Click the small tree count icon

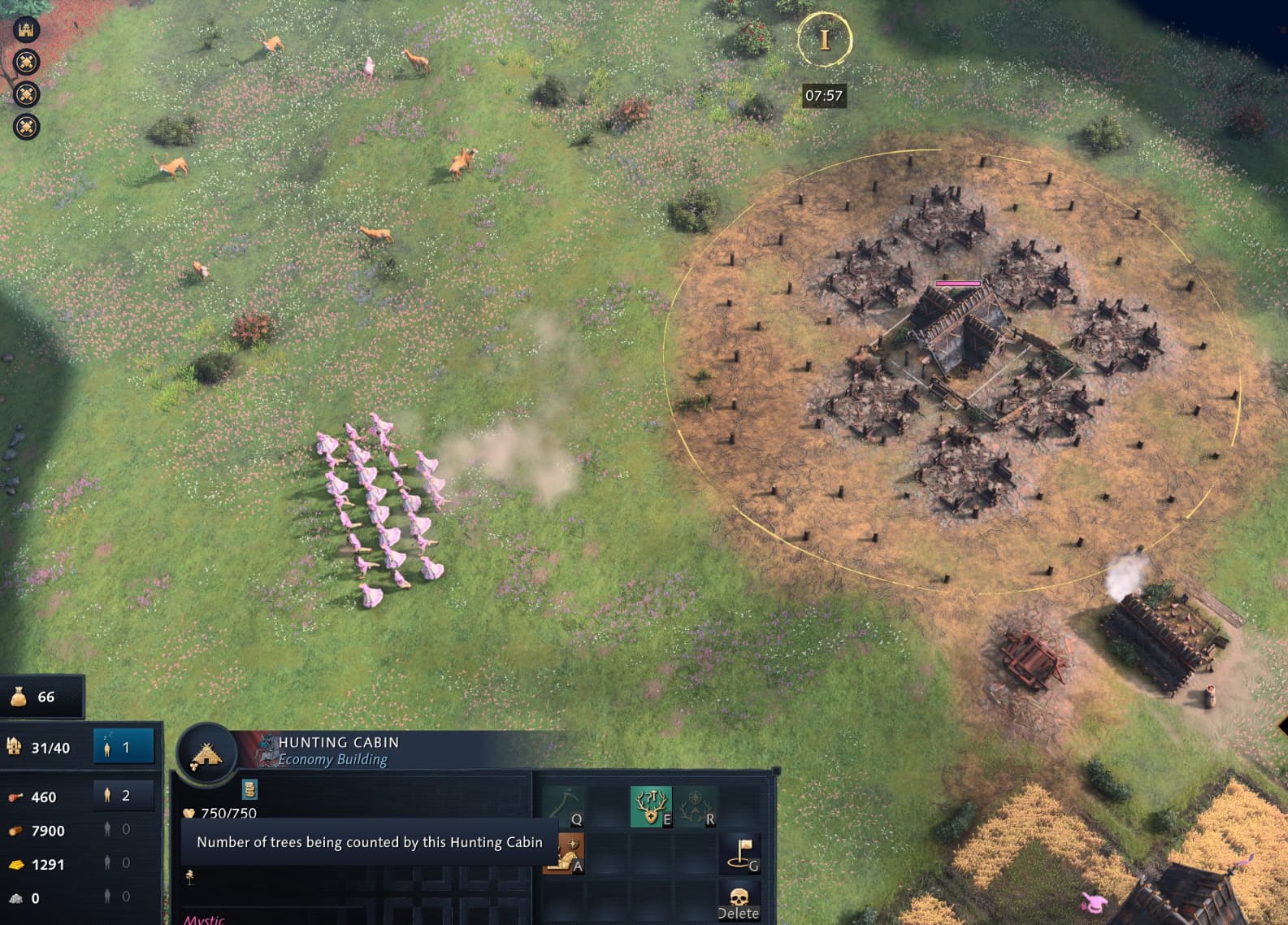[x=190, y=875]
